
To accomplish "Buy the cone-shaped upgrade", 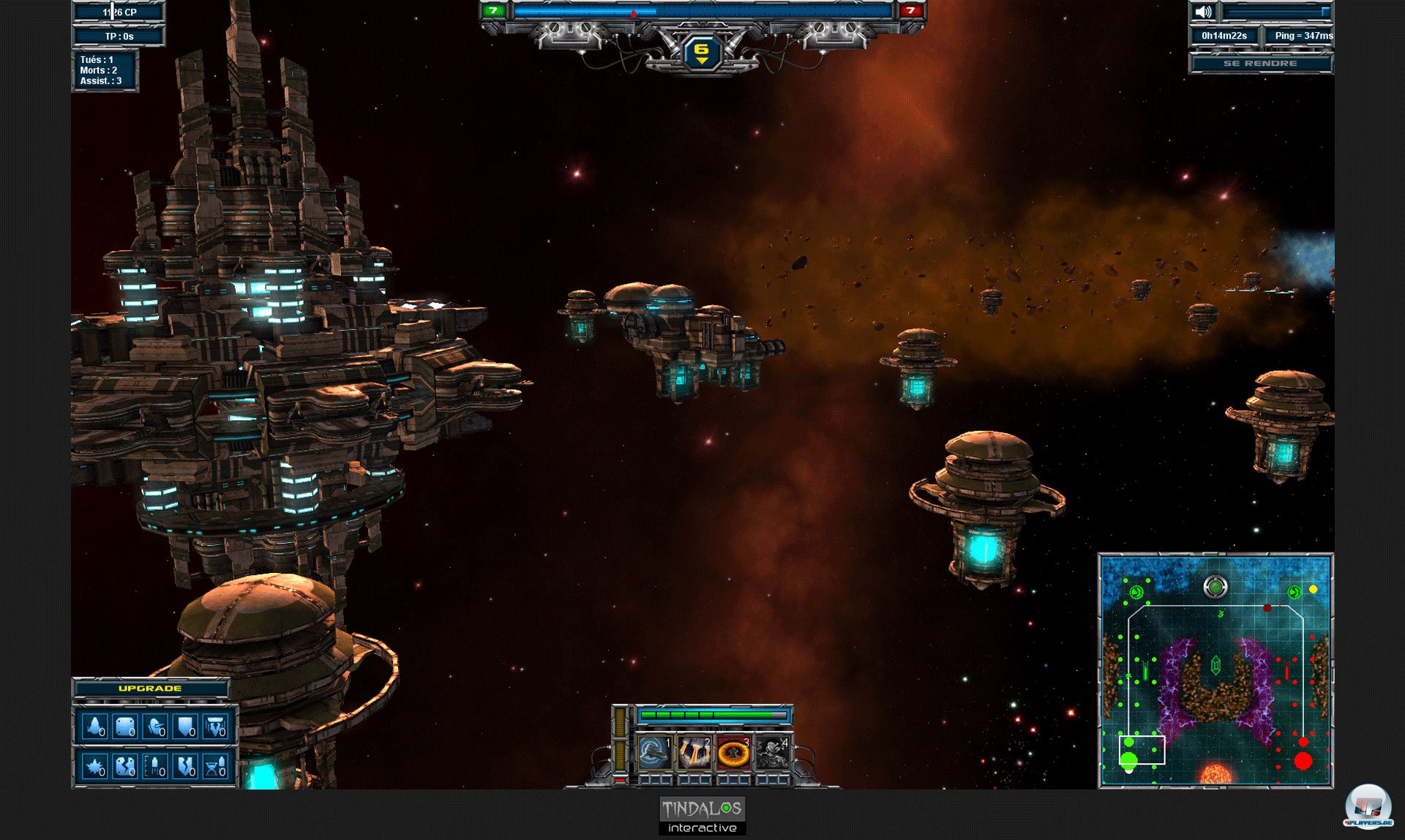I will 94,727.
